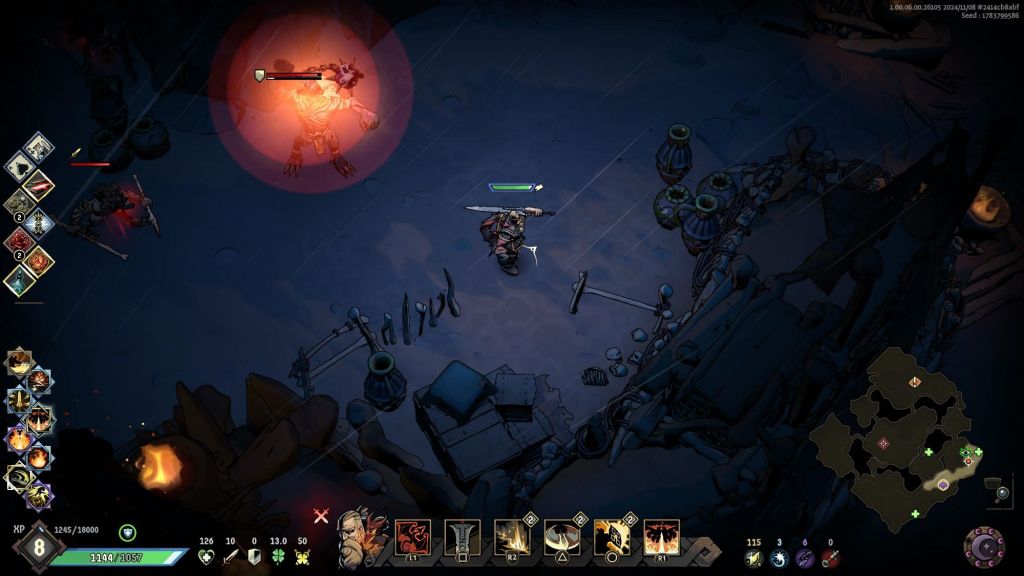
Task: Click the green shield buff icon
Action: (127, 533)
